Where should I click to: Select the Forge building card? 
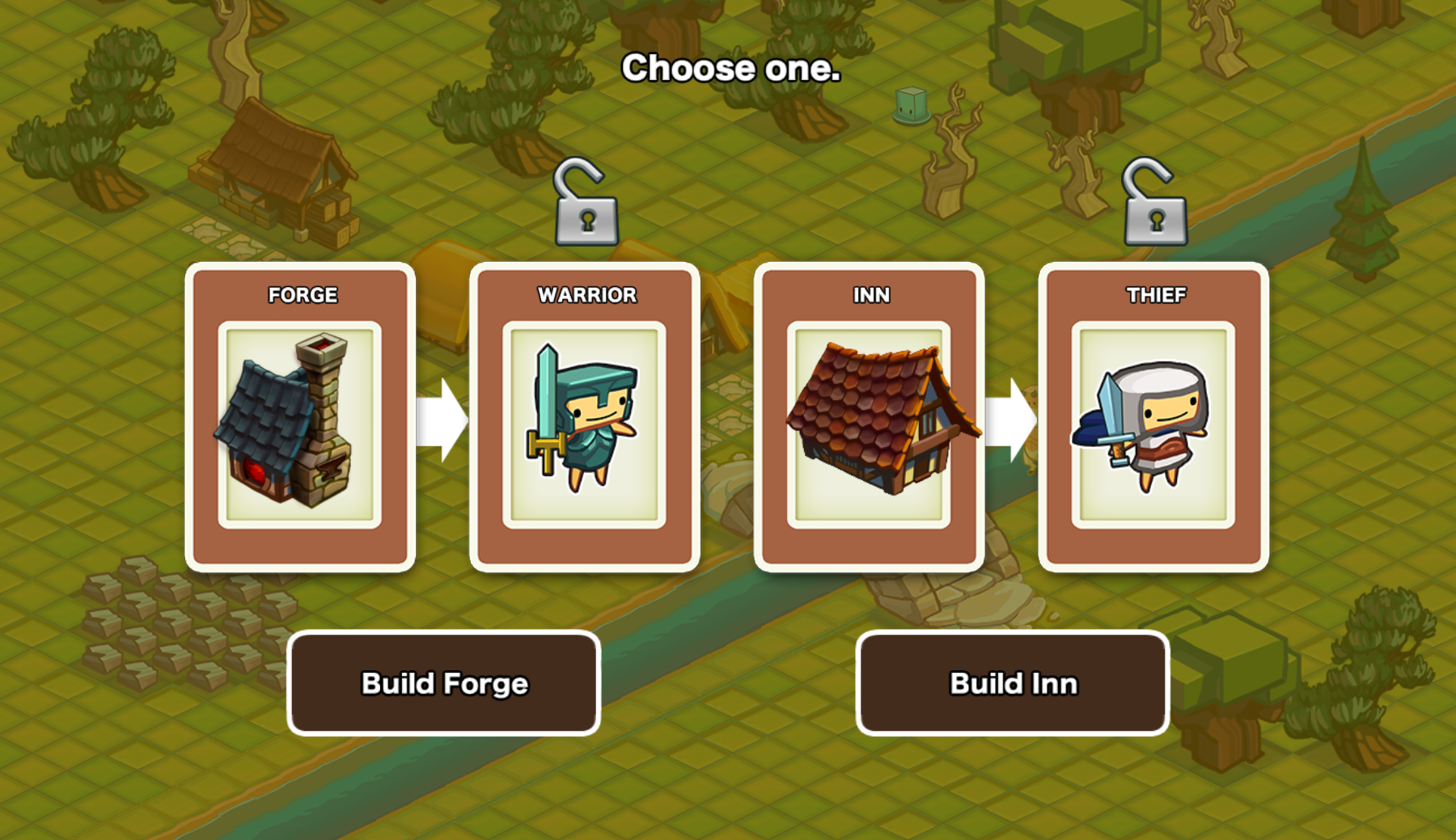[300, 417]
